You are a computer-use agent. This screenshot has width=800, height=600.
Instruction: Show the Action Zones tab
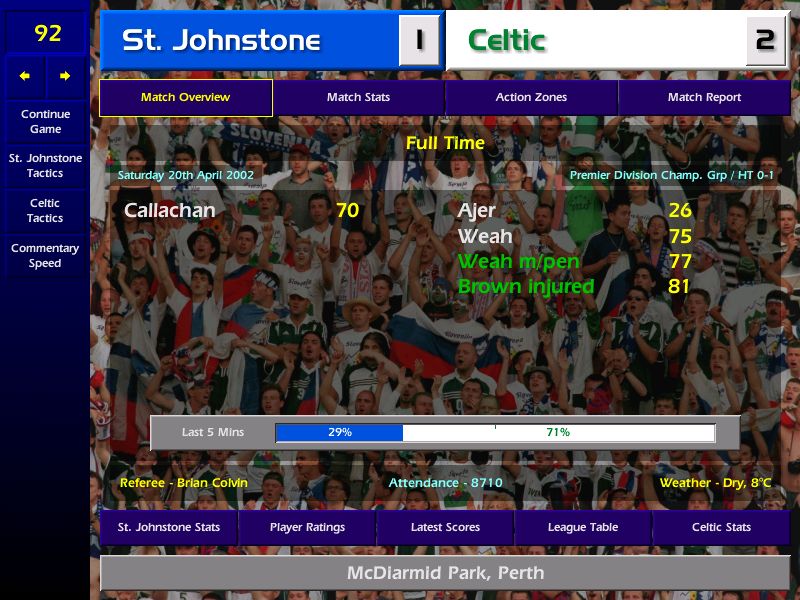(x=531, y=98)
